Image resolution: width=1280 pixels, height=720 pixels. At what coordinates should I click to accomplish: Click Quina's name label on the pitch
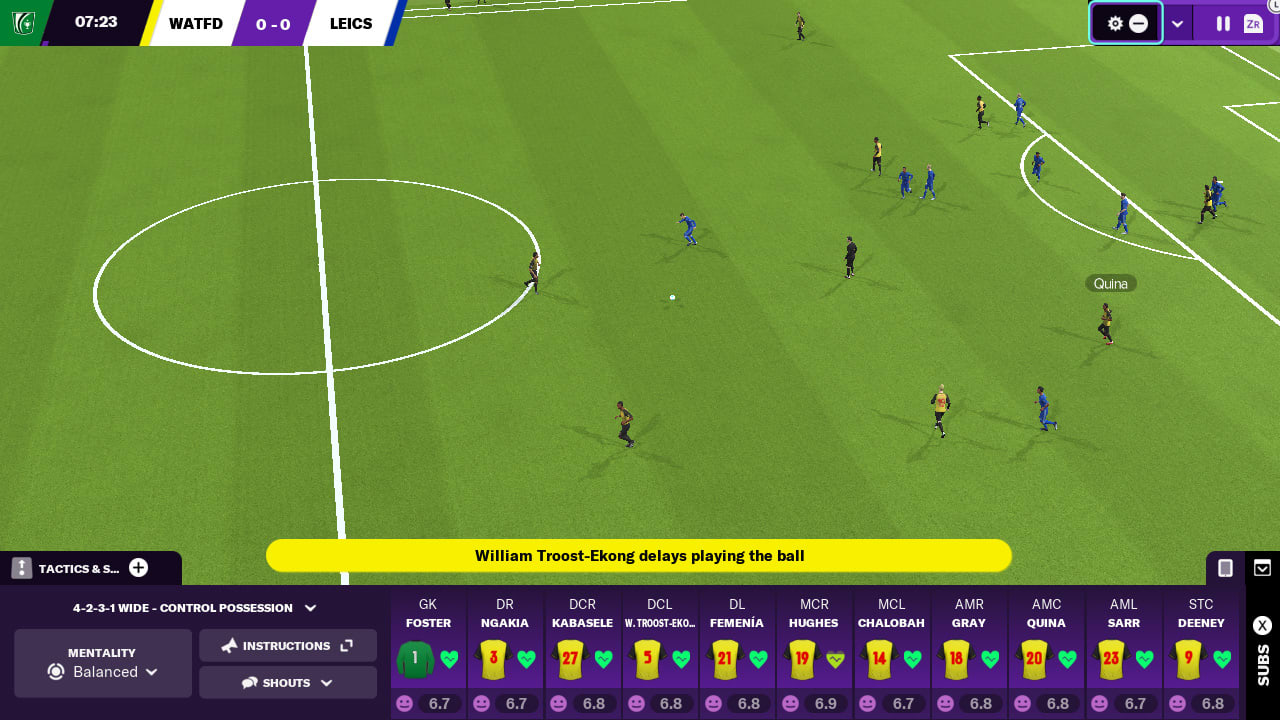click(x=1110, y=283)
